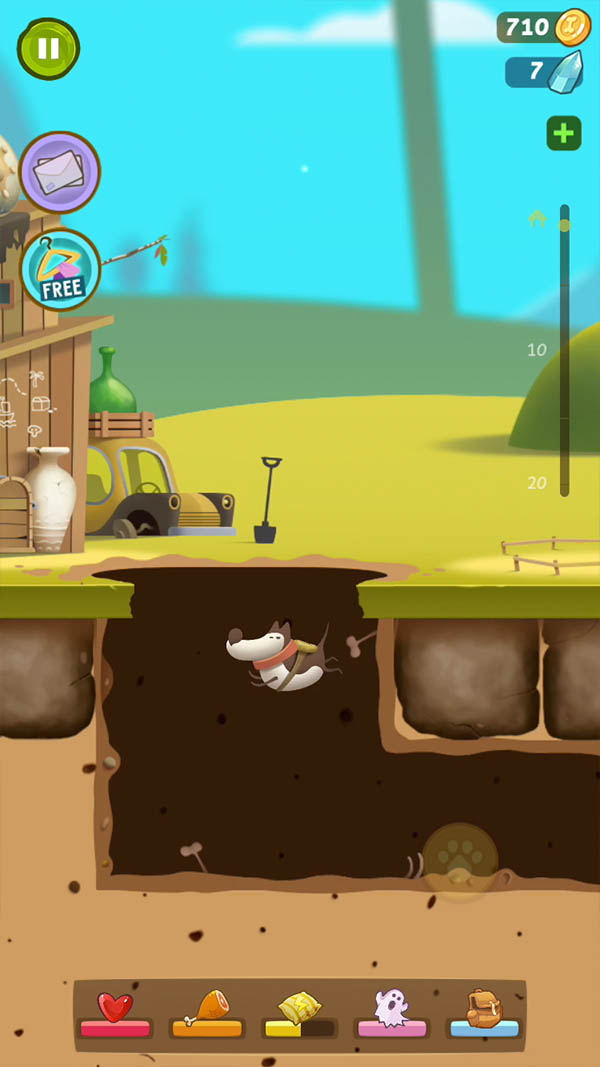Select the red heart health icon
Image resolution: width=600 pixels, height=1067 pixels.
[x=115, y=1008]
